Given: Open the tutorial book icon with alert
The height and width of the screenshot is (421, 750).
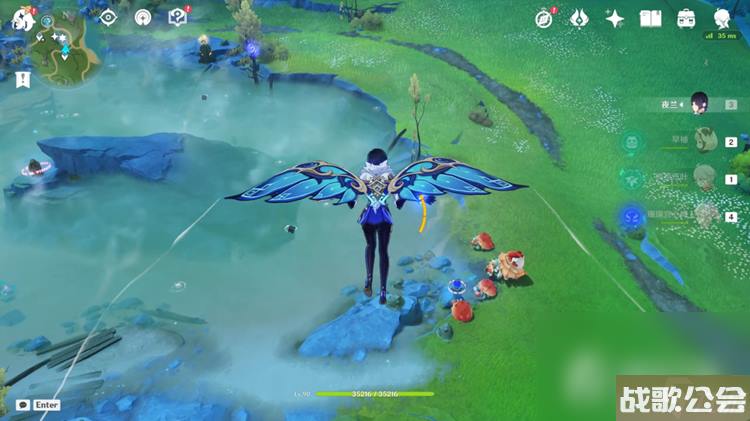Looking at the screenshot, I should tap(177, 17).
